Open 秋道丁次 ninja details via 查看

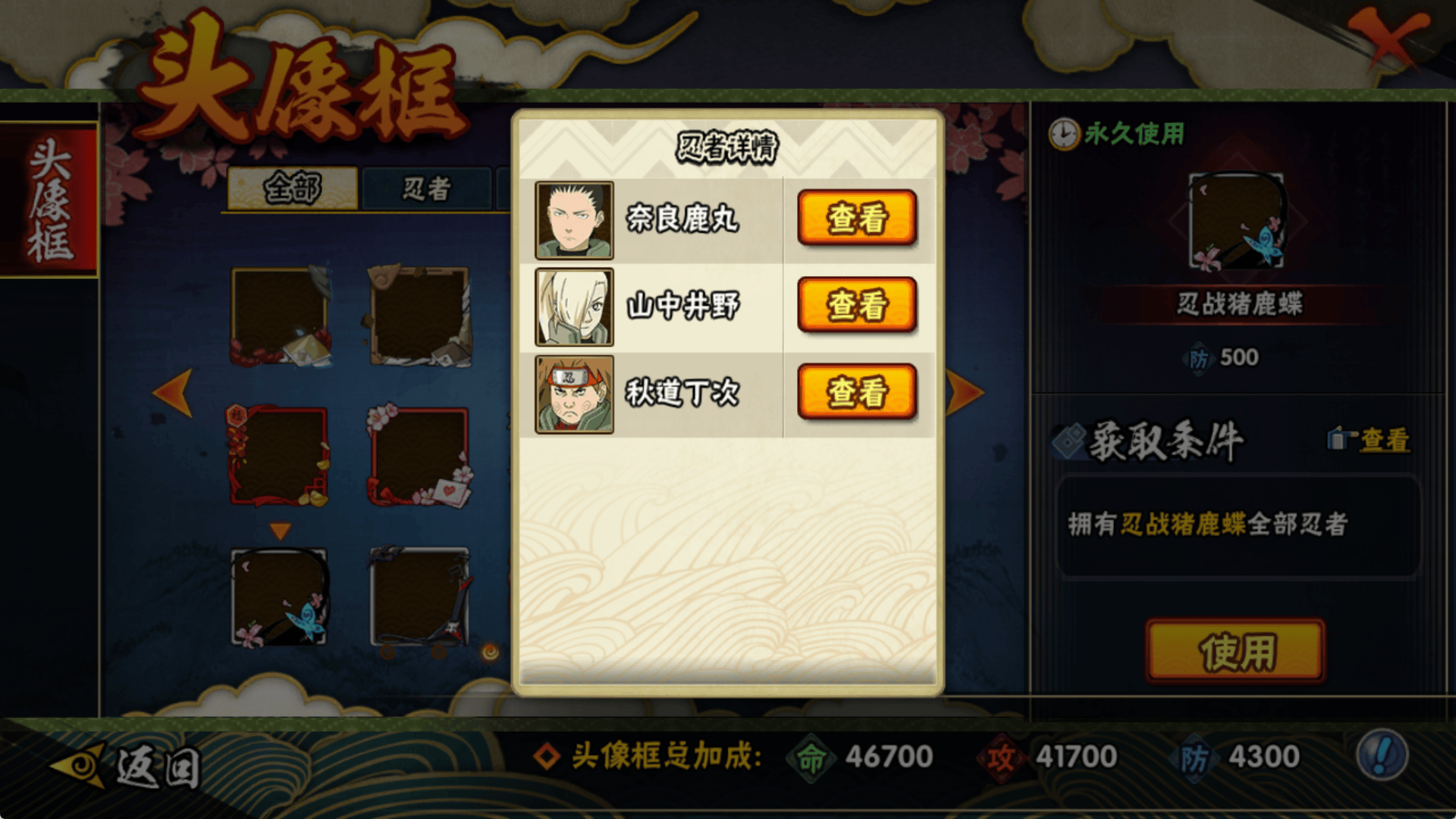click(x=857, y=392)
